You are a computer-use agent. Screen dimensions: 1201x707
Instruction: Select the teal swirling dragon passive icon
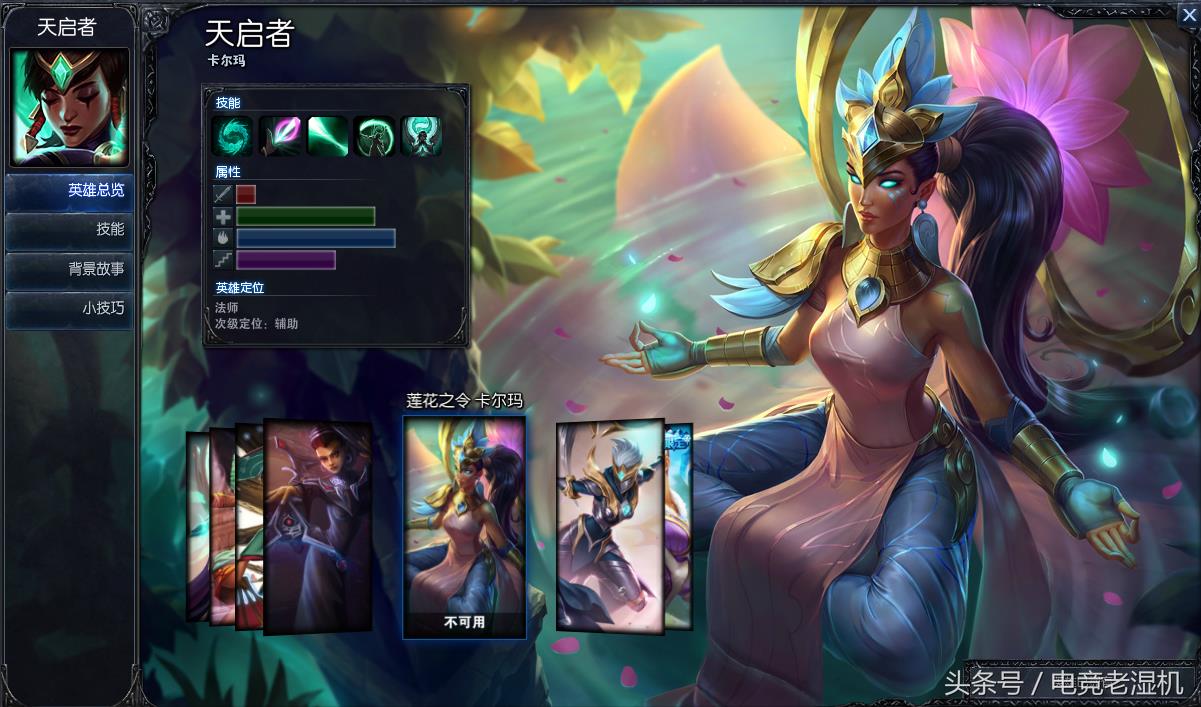click(x=232, y=136)
